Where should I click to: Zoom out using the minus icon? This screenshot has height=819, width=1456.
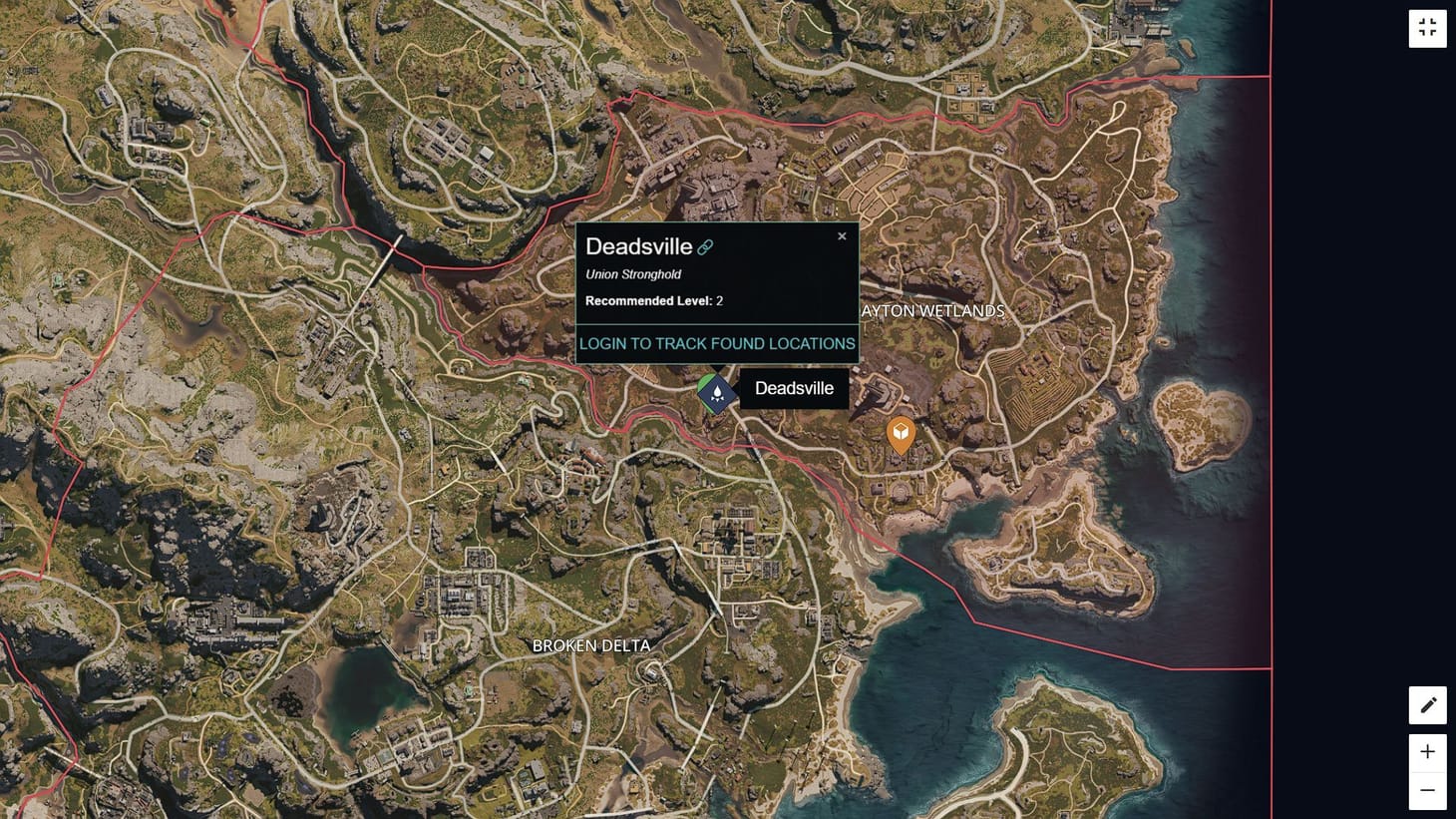point(1427,789)
